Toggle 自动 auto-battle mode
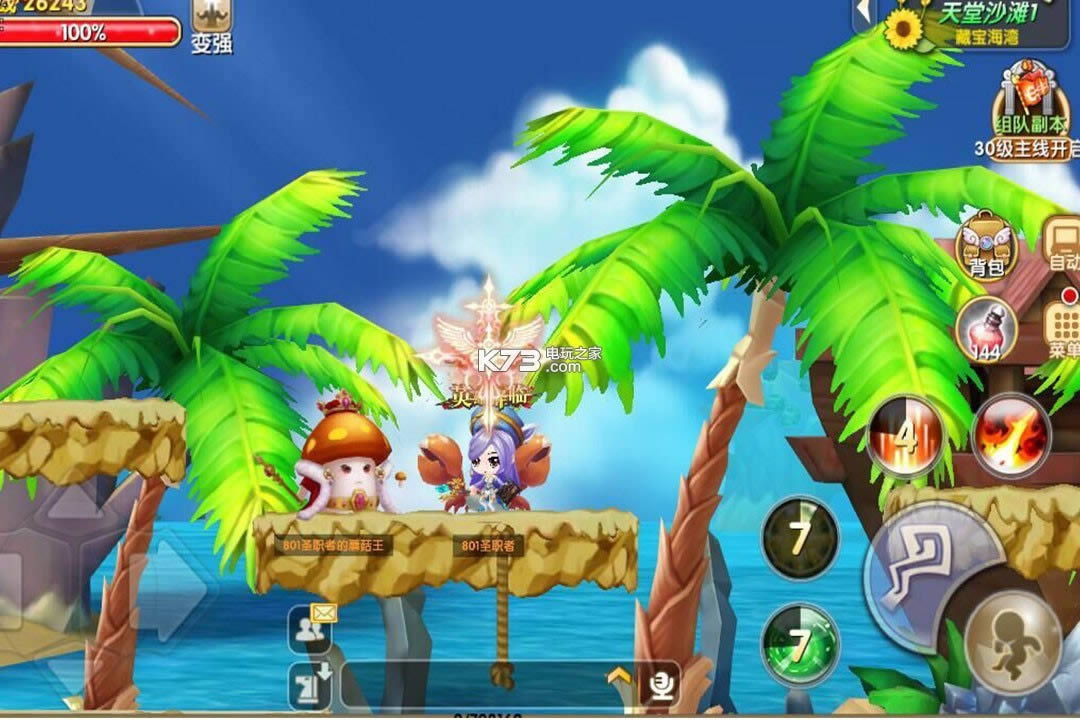The height and width of the screenshot is (720, 1080). pyautogui.click(x=1061, y=246)
